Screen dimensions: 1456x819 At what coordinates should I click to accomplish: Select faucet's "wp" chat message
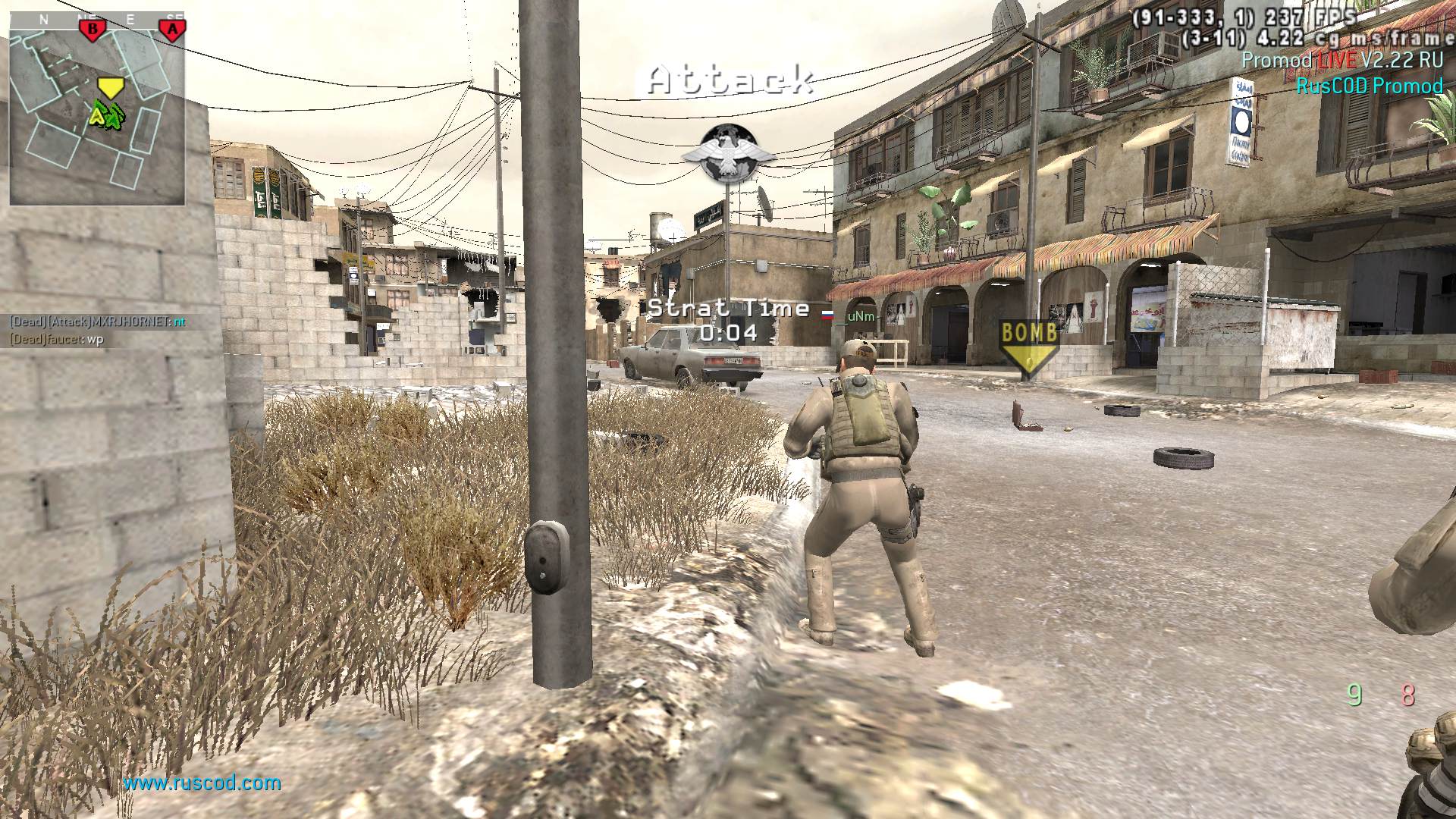(x=56, y=339)
